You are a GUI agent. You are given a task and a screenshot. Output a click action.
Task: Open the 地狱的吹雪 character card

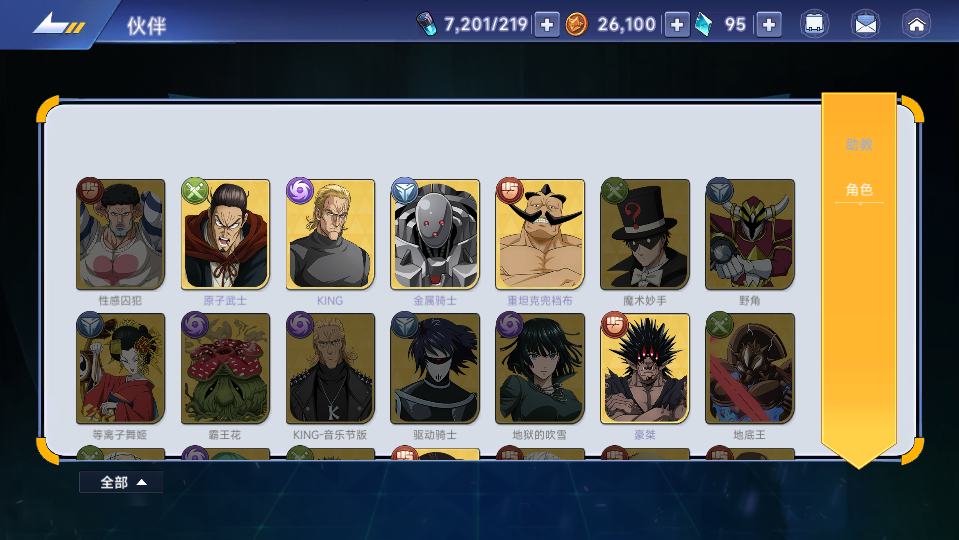540,369
